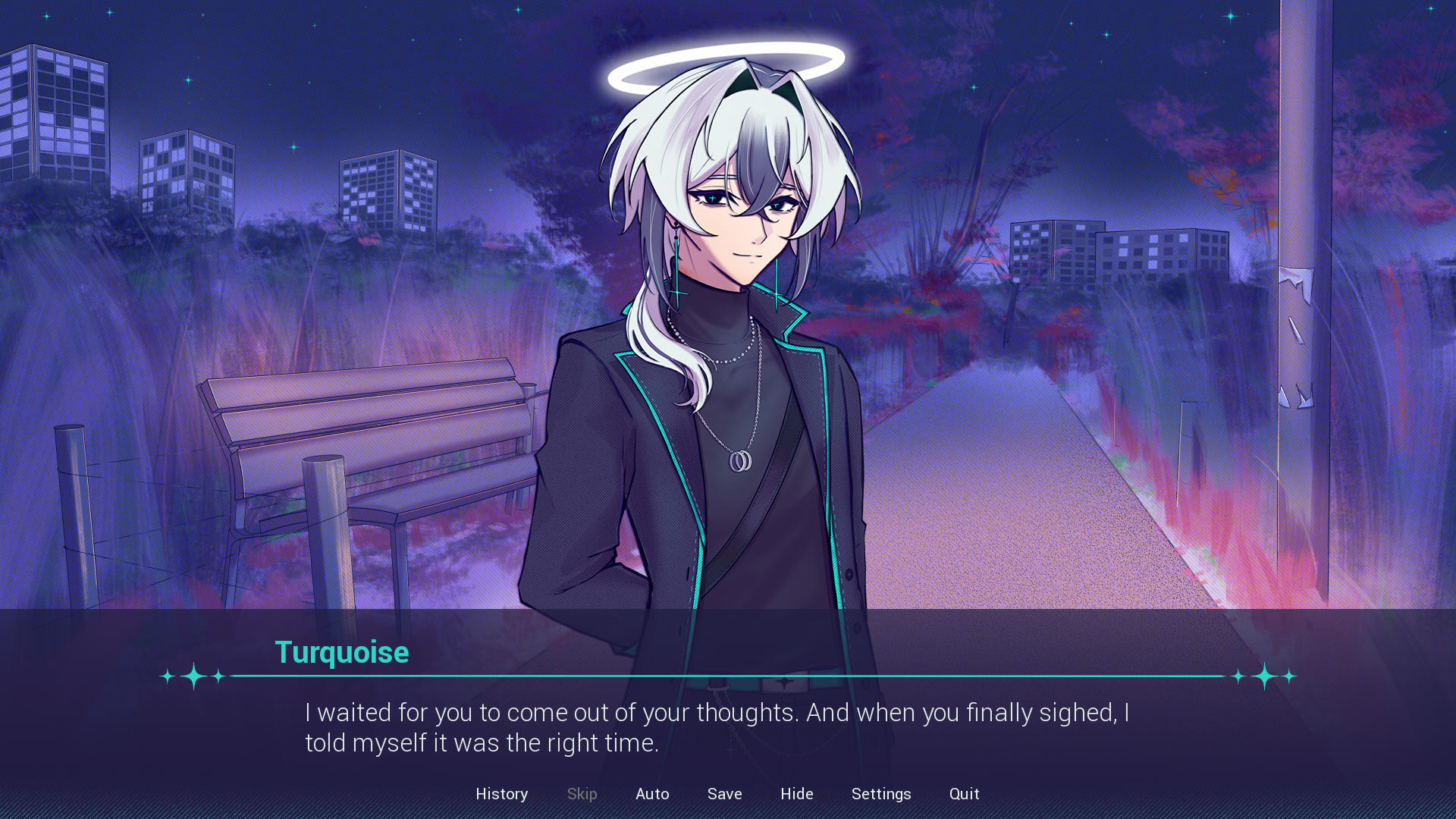The width and height of the screenshot is (1456, 819).
Task: Click the Skip button
Action: 582,793
